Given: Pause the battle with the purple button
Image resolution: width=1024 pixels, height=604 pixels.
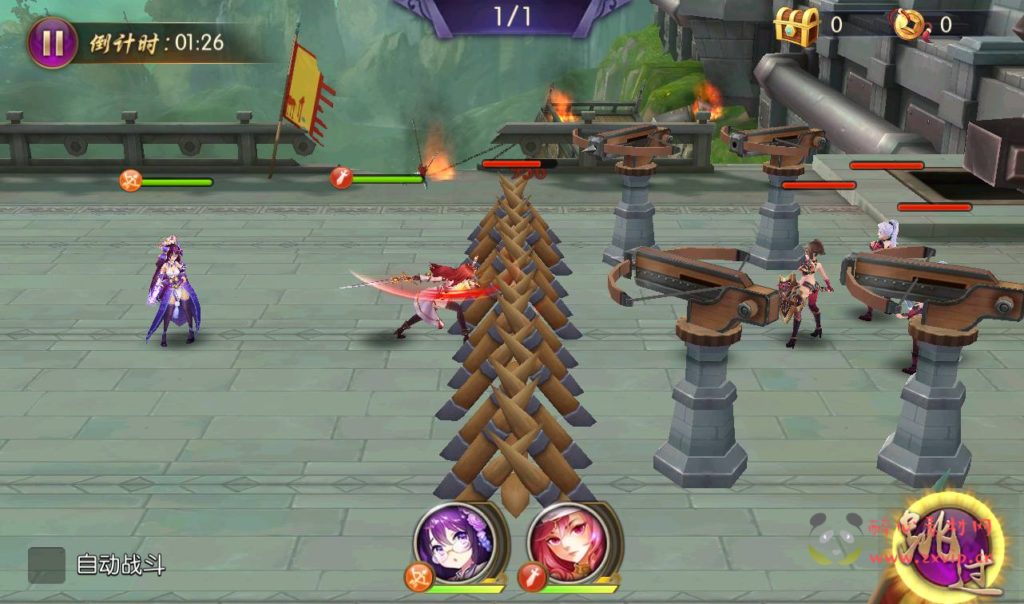Looking at the screenshot, I should [x=52, y=43].
